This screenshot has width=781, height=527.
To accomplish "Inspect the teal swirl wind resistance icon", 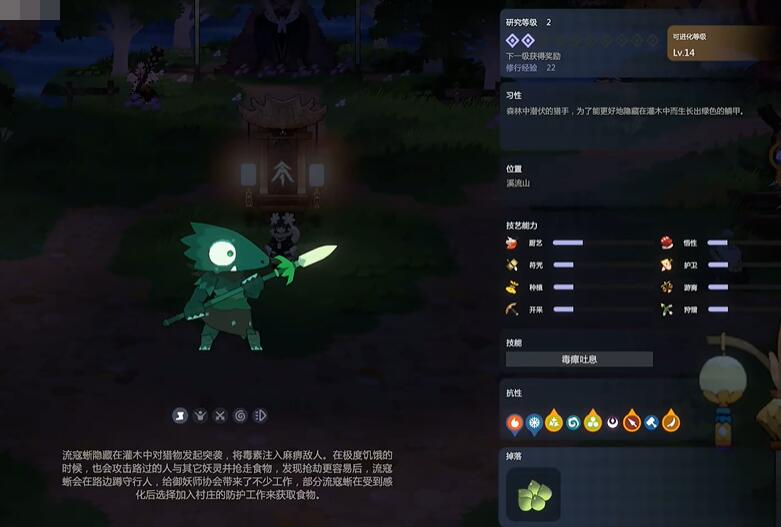I will [x=573, y=423].
